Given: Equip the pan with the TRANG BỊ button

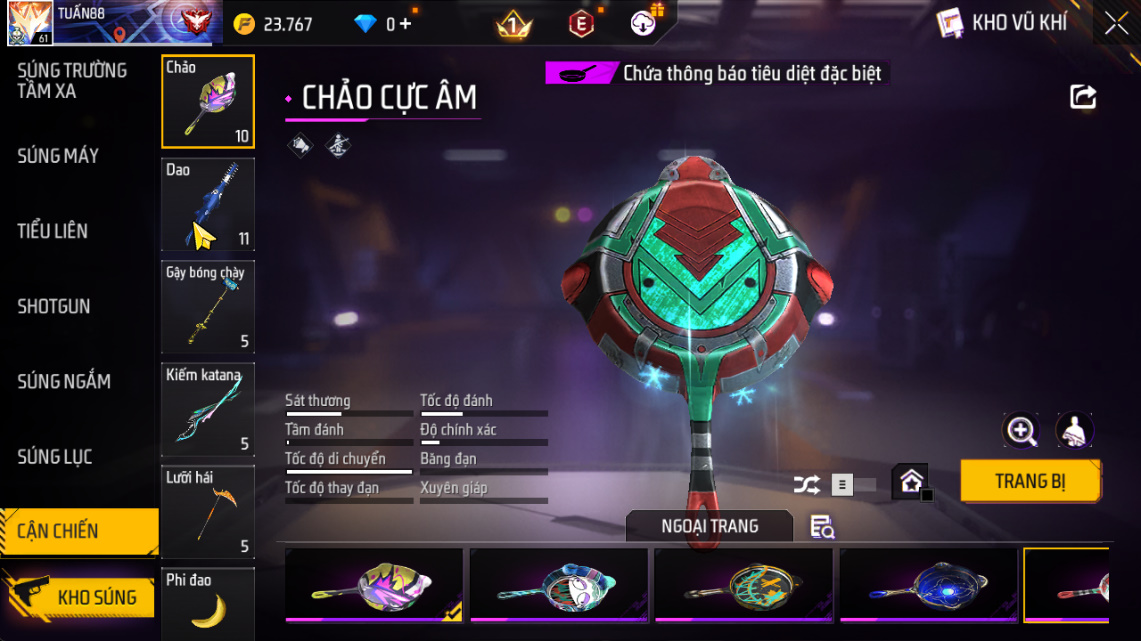Looking at the screenshot, I should pos(1030,481).
